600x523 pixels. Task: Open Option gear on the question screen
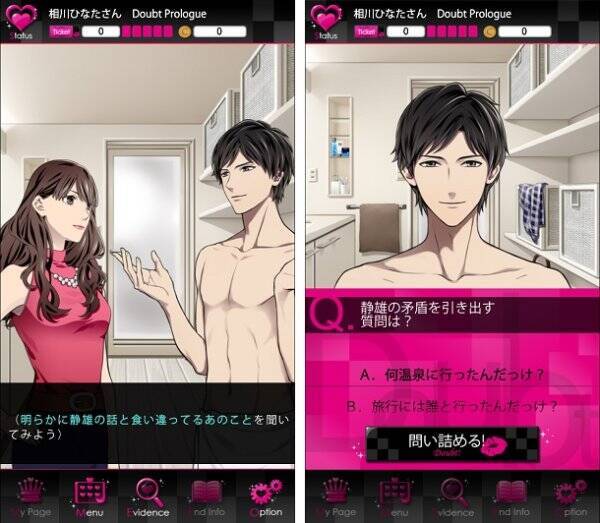pyautogui.click(x=569, y=497)
